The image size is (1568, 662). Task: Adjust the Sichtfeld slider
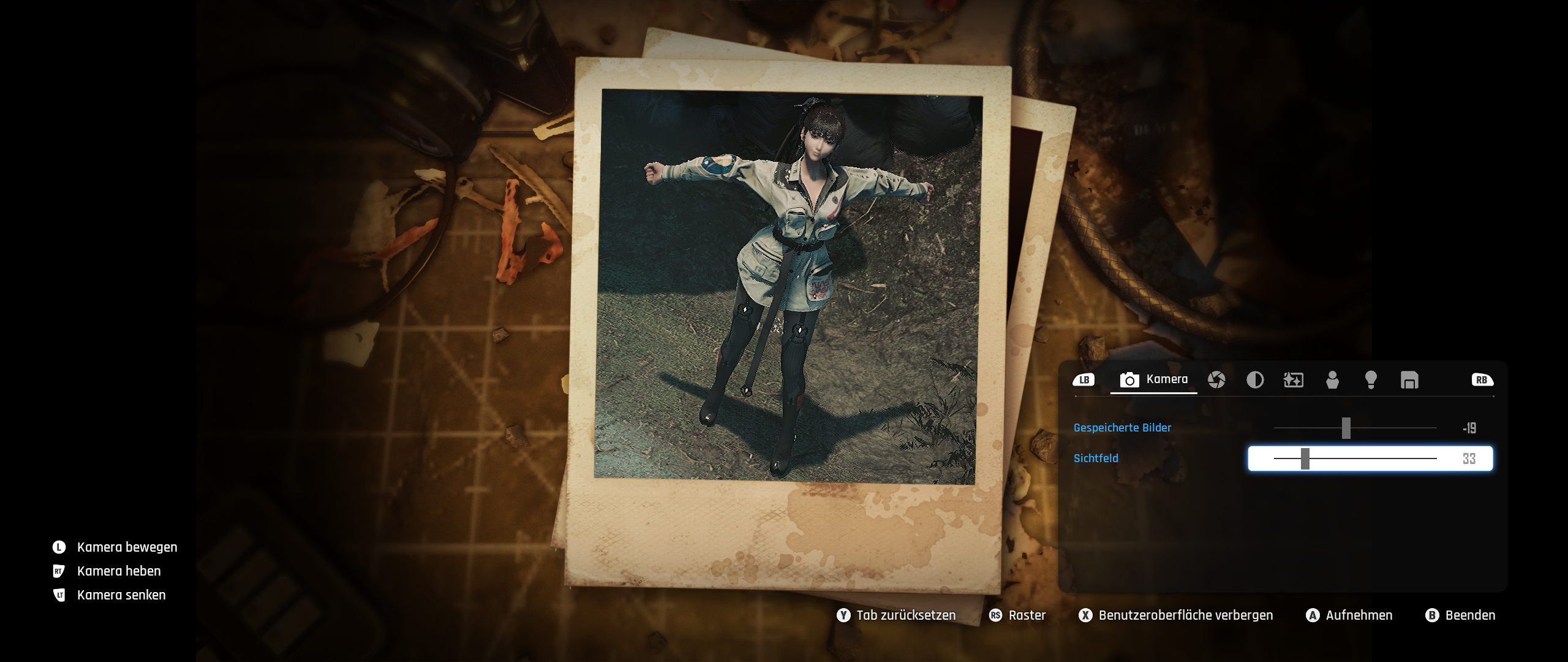coord(1305,458)
